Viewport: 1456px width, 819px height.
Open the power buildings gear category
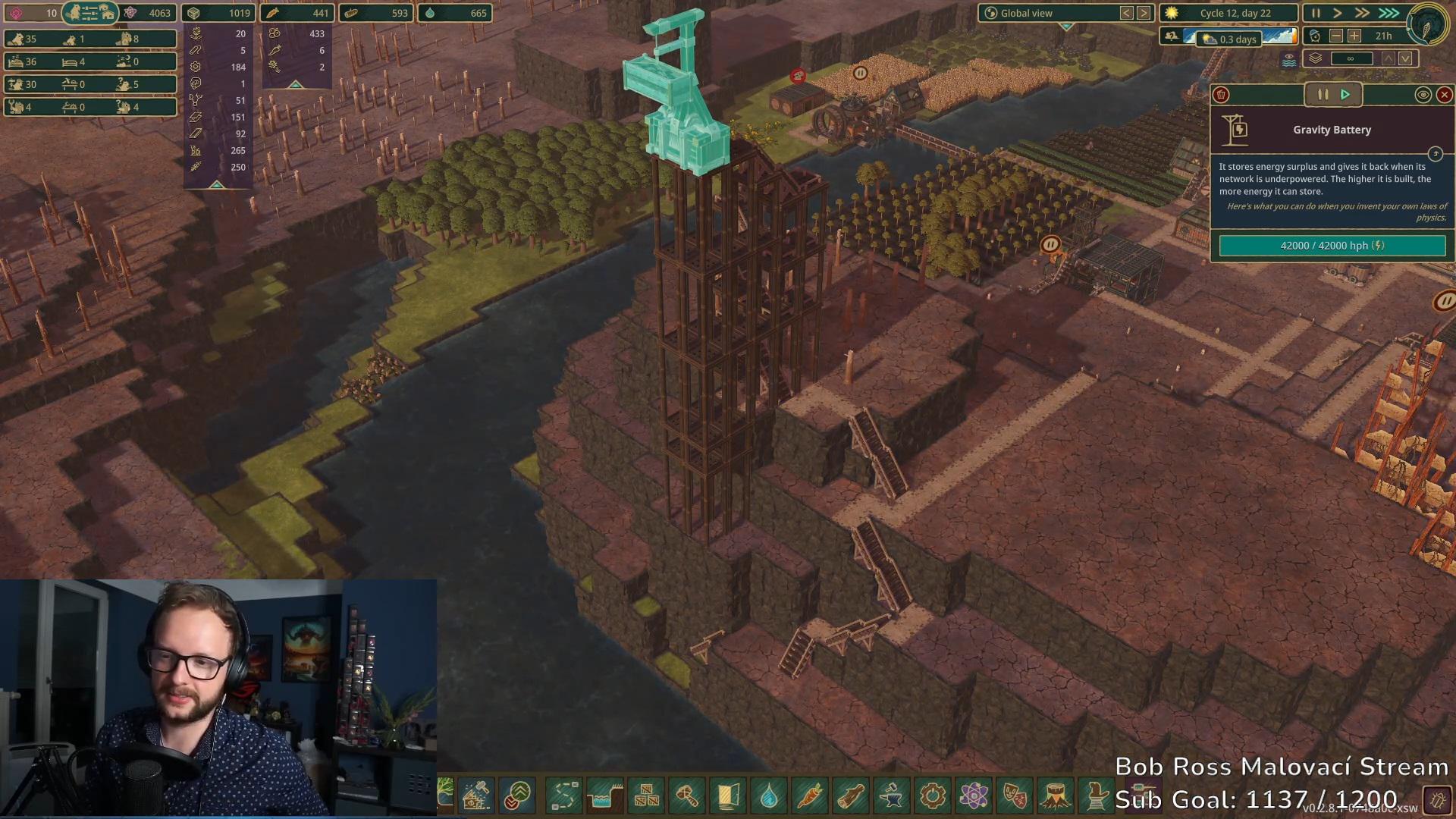click(933, 796)
